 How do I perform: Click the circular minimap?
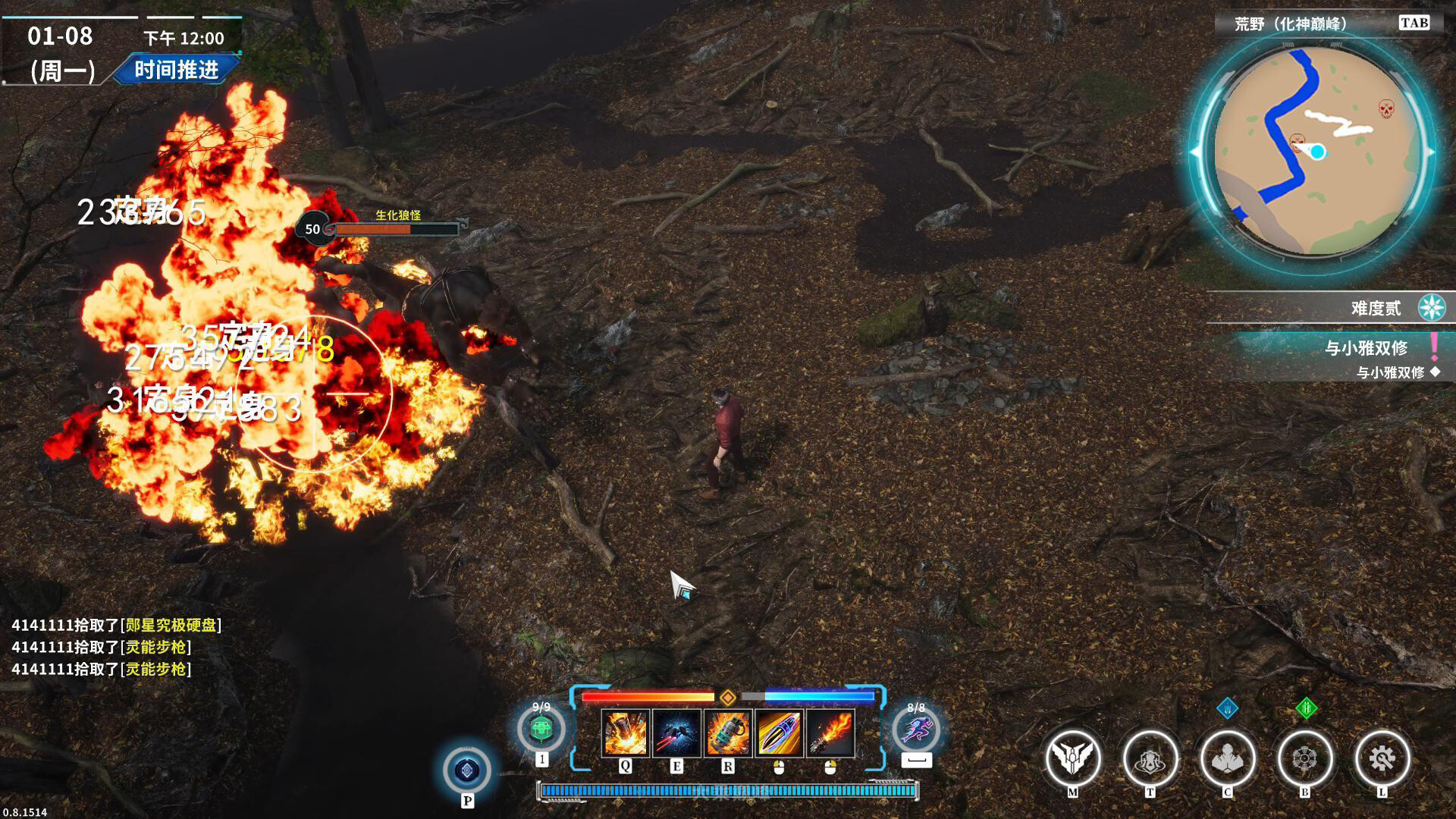1316,152
